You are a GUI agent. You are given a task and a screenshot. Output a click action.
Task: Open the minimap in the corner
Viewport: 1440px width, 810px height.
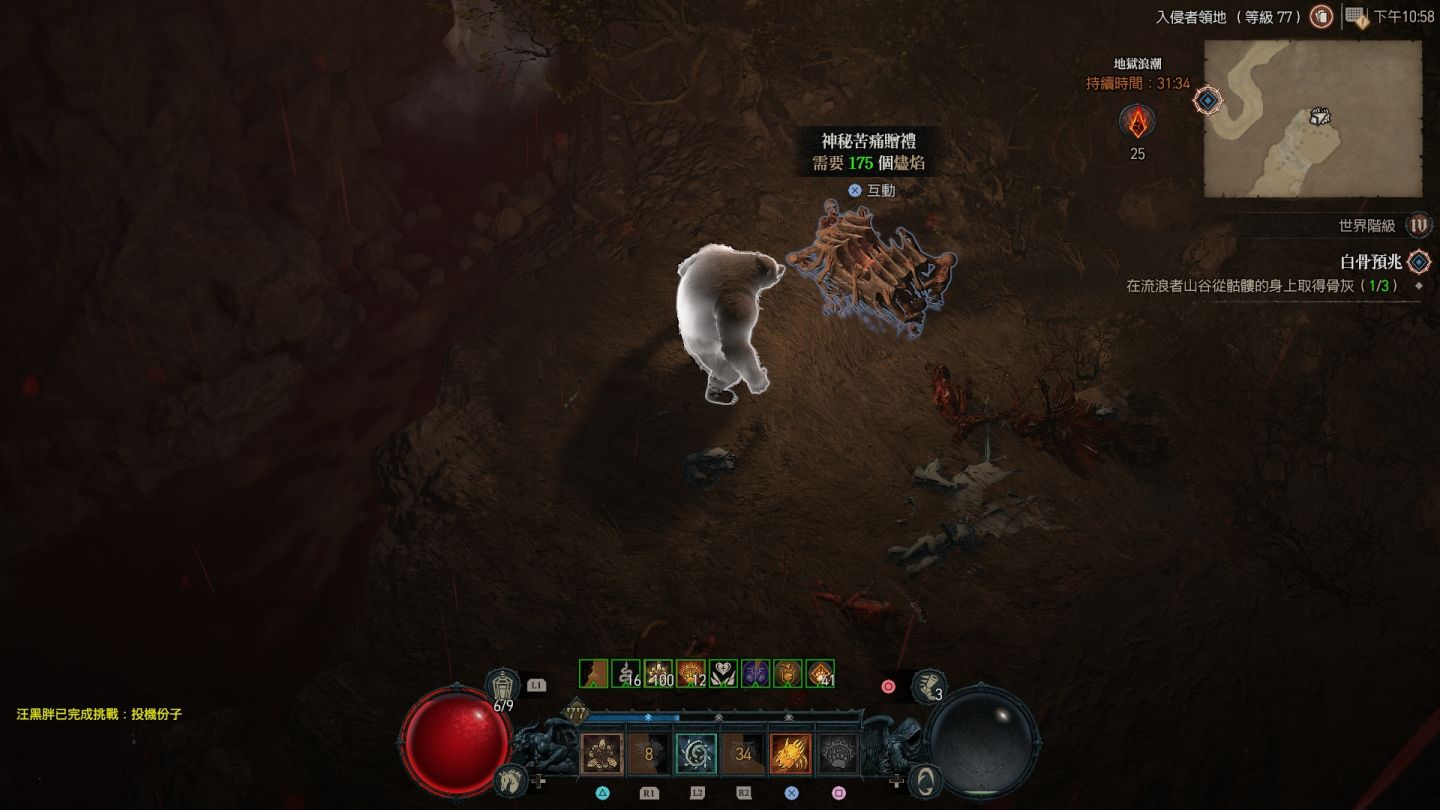pos(1312,119)
